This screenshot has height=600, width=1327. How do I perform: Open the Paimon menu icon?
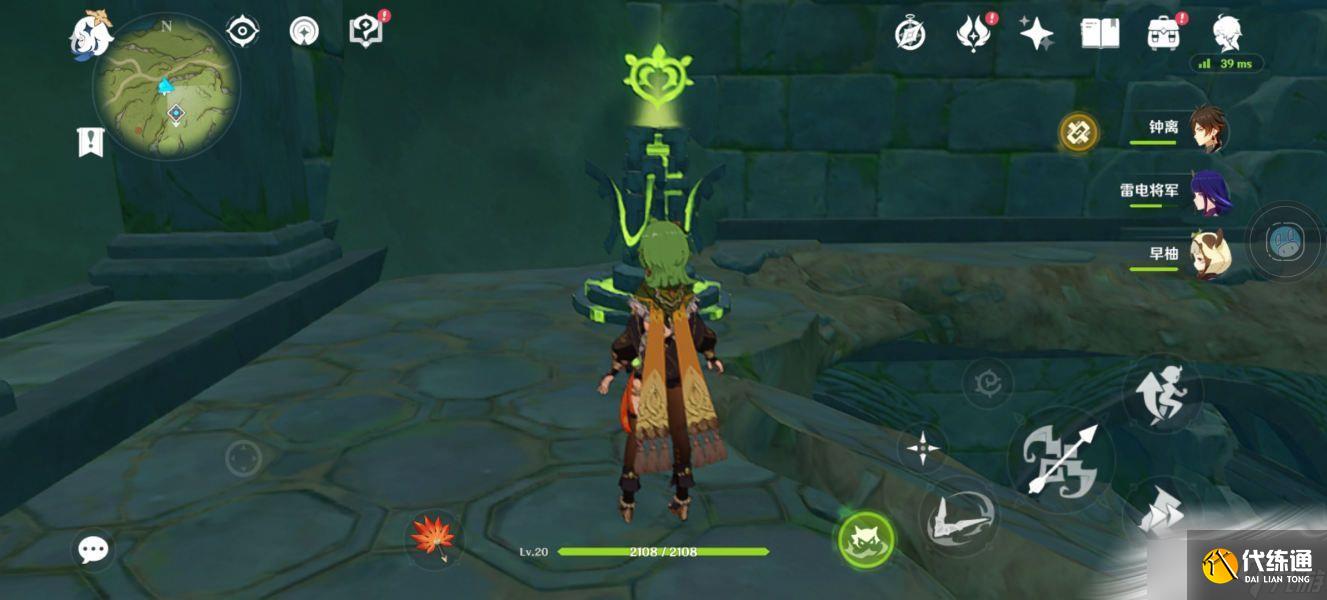pyautogui.click(x=90, y=32)
